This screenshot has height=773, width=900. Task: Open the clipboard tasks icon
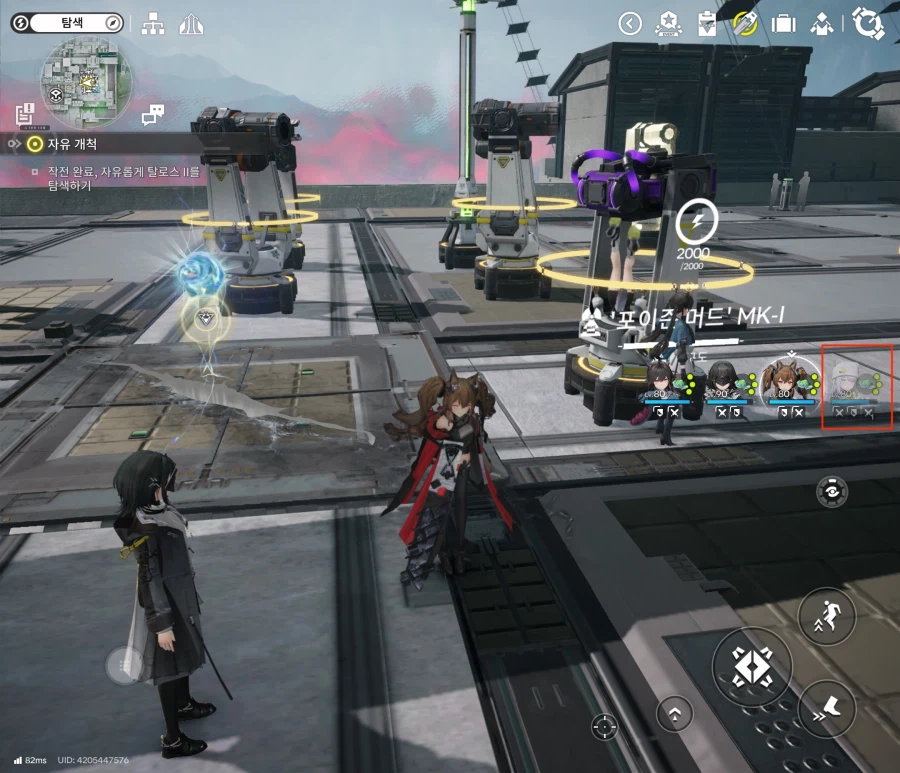(707, 23)
